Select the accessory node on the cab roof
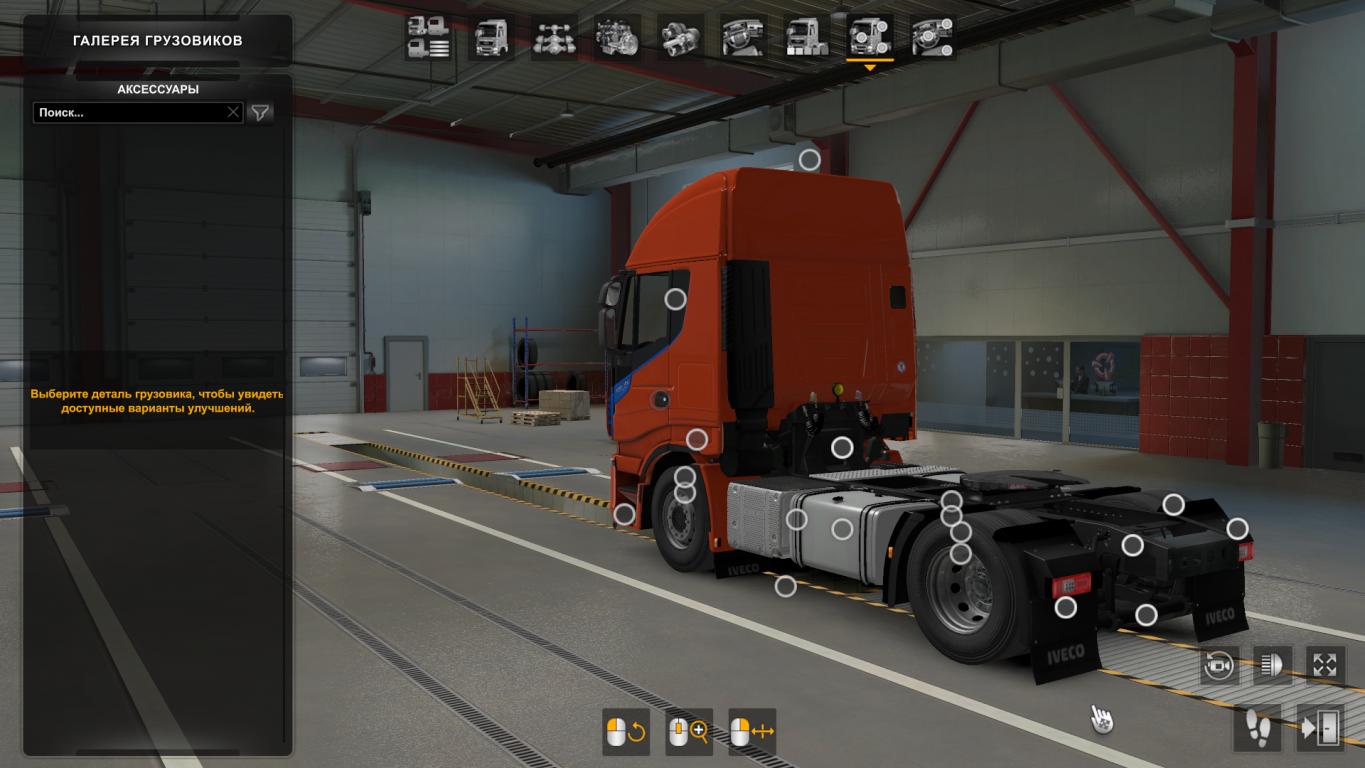Image resolution: width=1365 pixels, height=768 pixels. 809,159
